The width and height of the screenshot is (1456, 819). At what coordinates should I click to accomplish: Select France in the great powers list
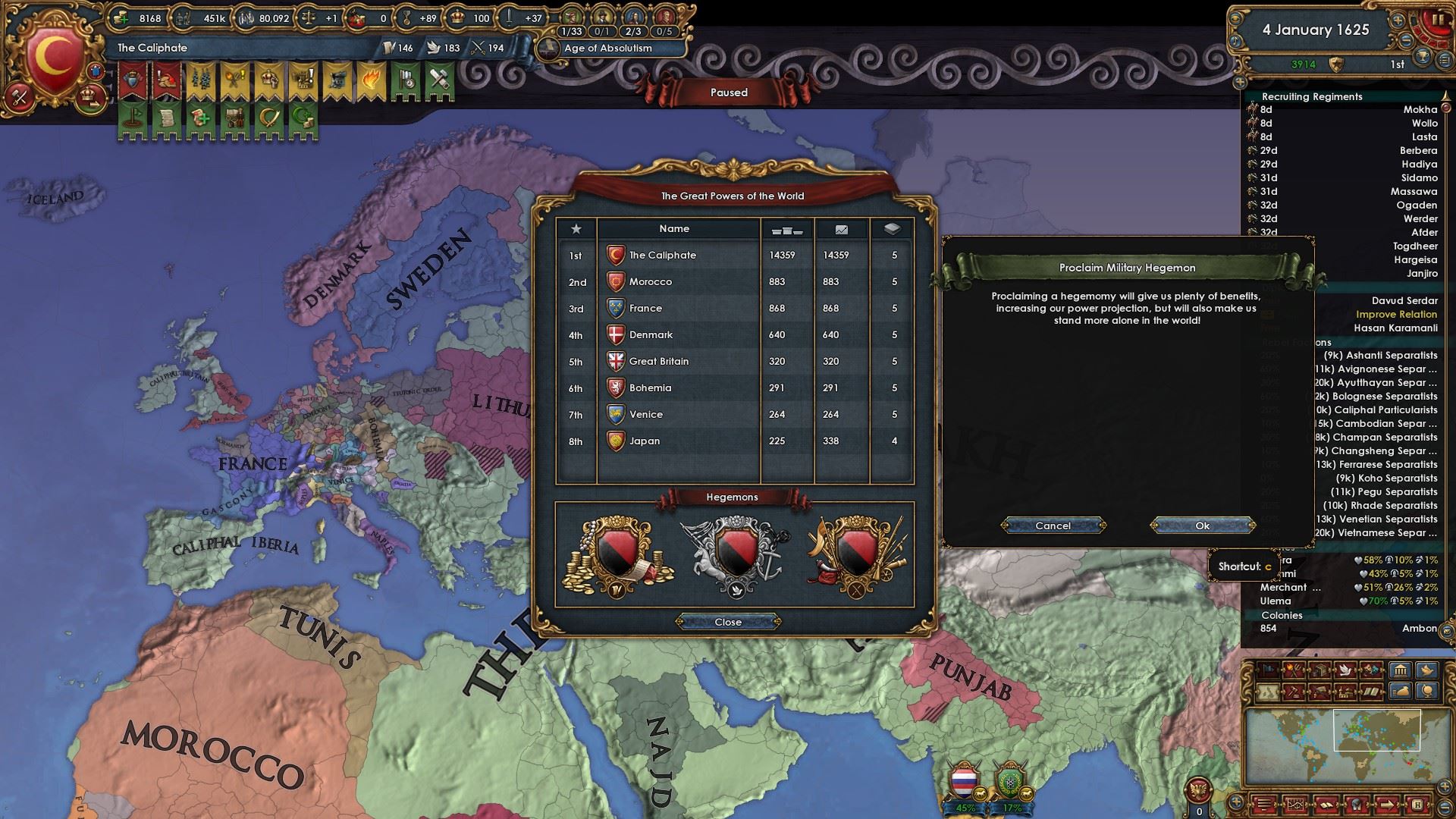[x=645, y=309]
